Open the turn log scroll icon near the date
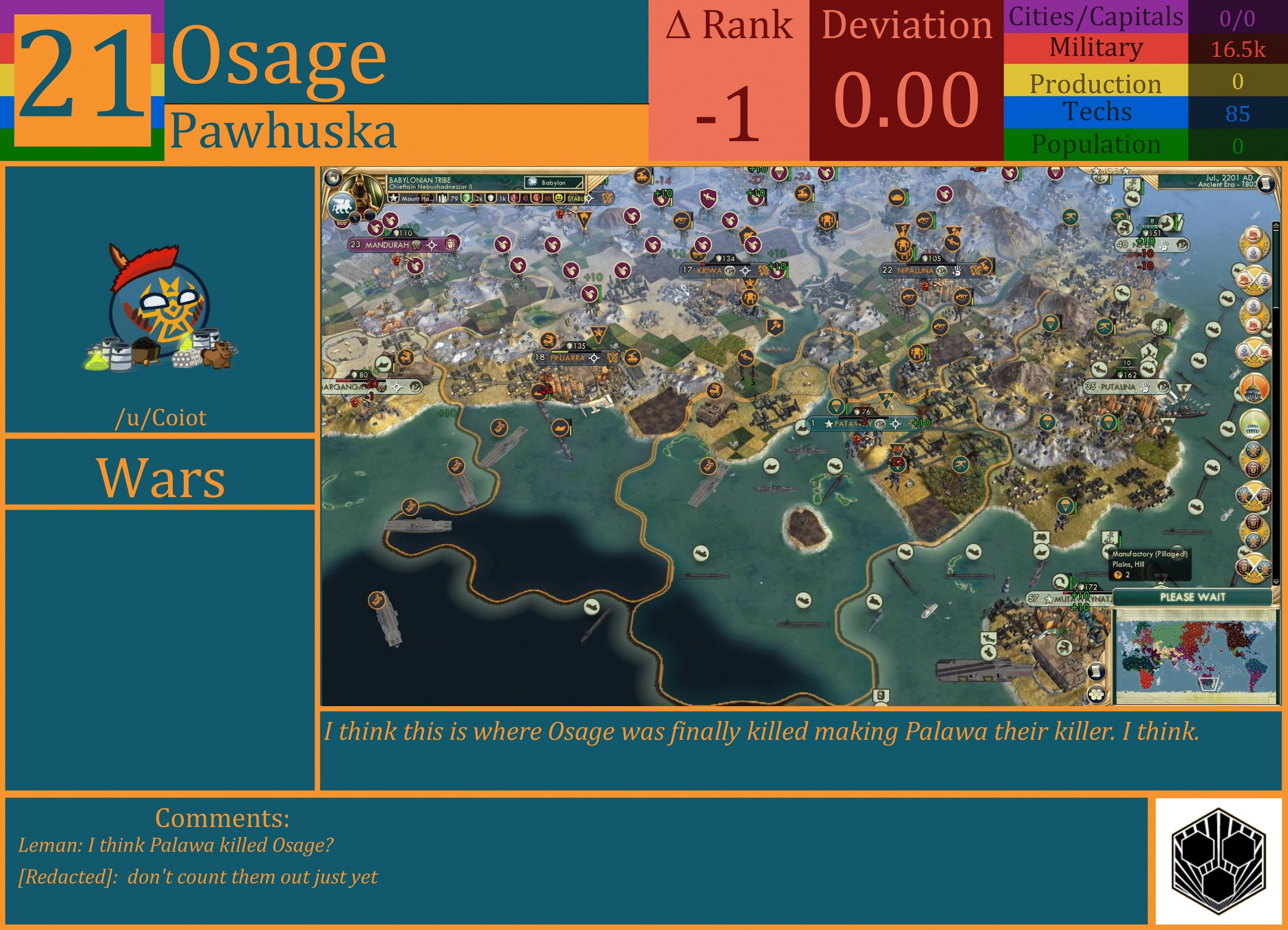This screenshot has width=1288, height=930. [1267, 183]
